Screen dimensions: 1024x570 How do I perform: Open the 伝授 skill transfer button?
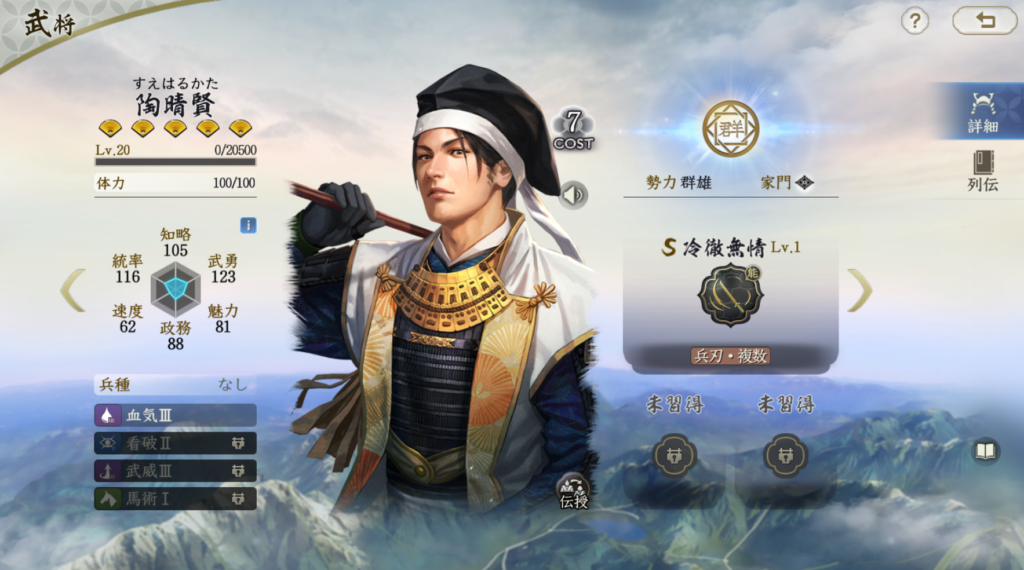[574, 490]
